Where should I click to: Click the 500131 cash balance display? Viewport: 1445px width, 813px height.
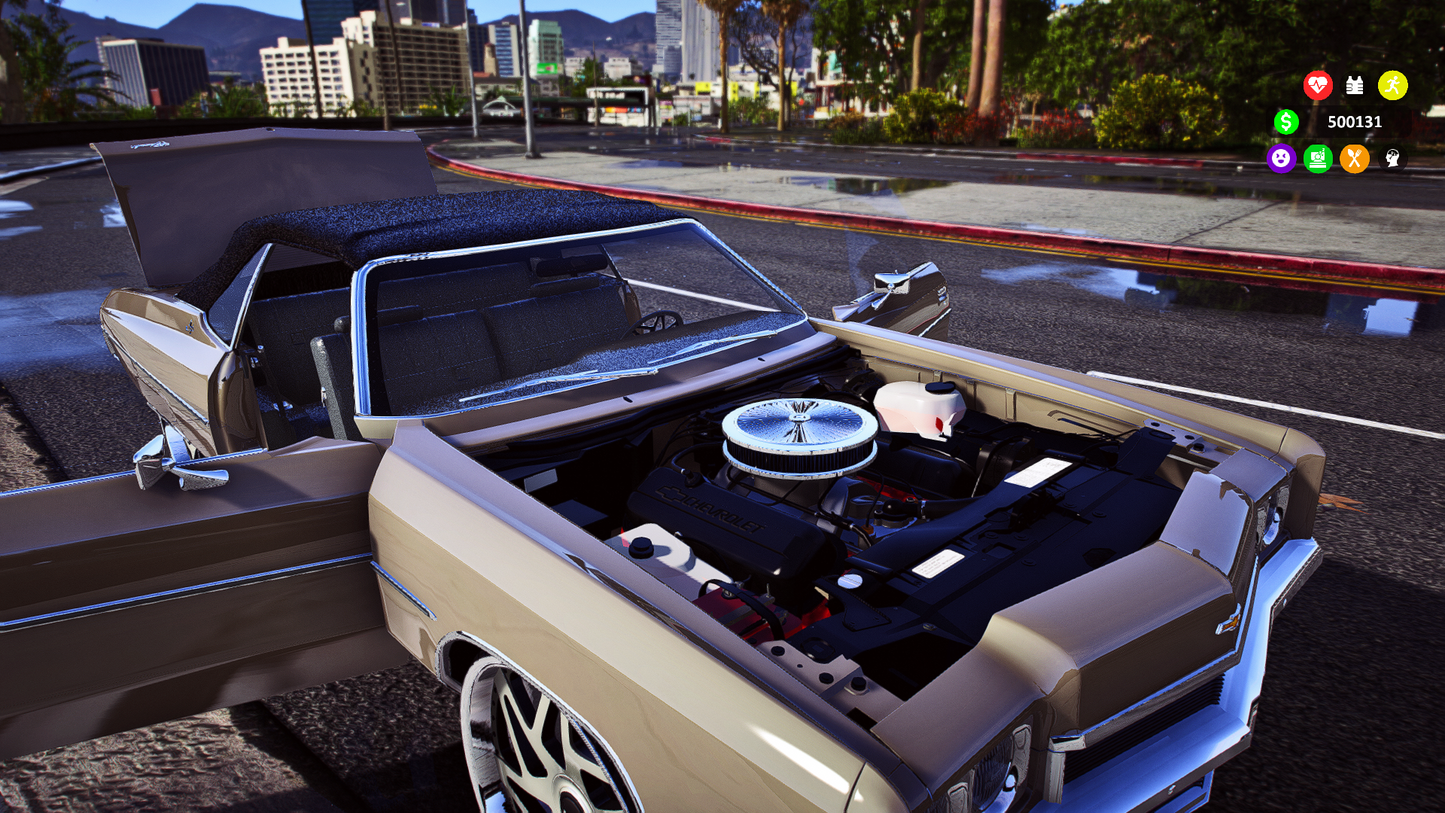(1355, 122)
